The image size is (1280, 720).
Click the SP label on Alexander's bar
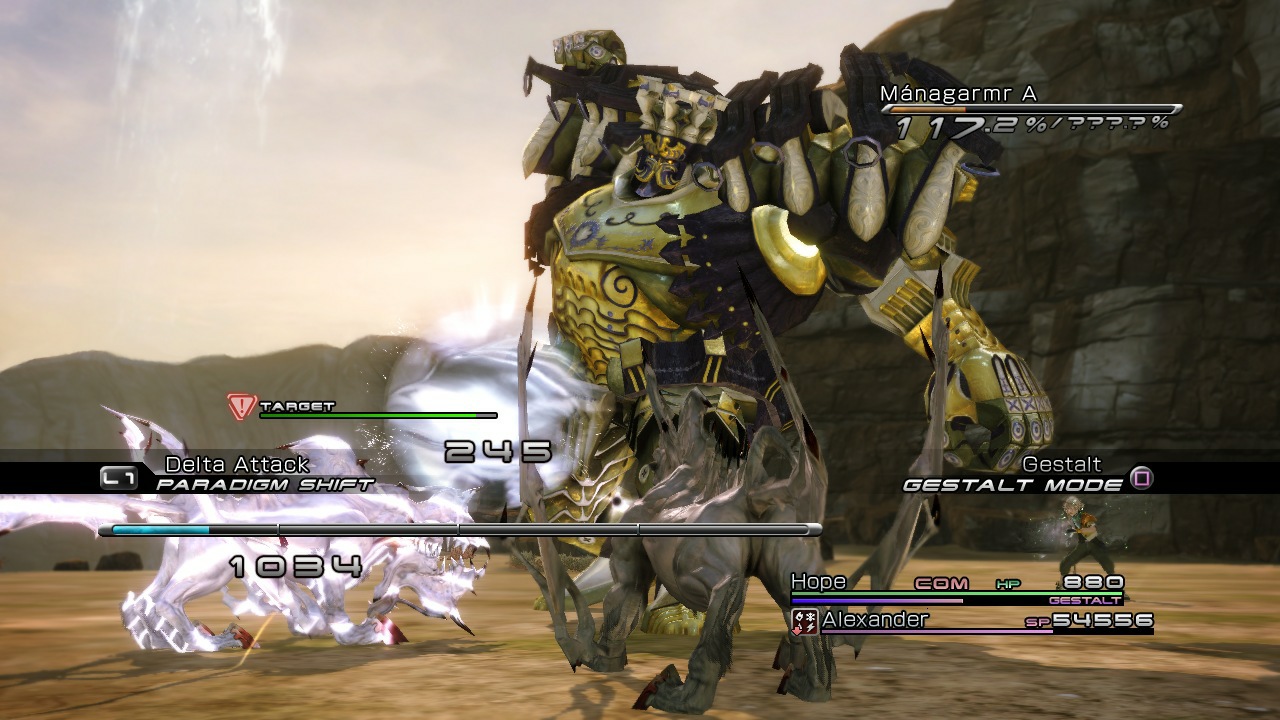[1037, 622]
